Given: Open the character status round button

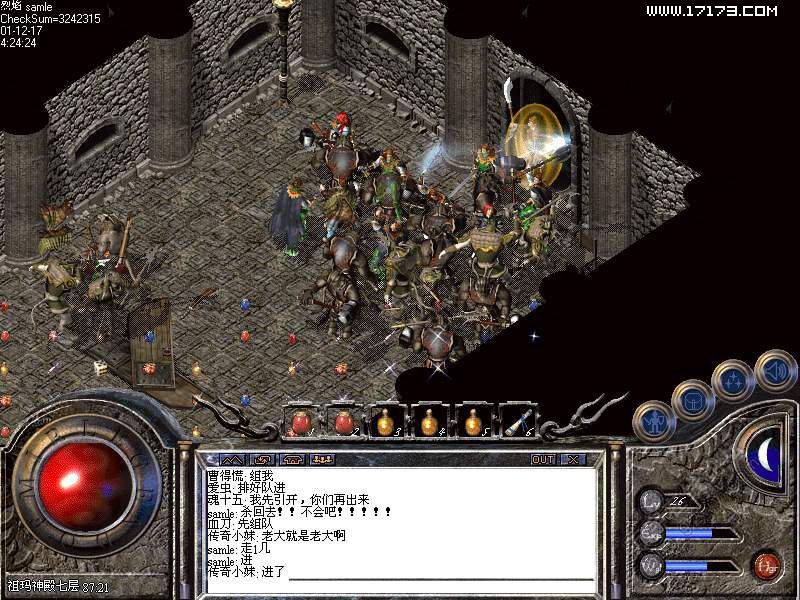Looking at the screenshot, I should coord(654,421).
